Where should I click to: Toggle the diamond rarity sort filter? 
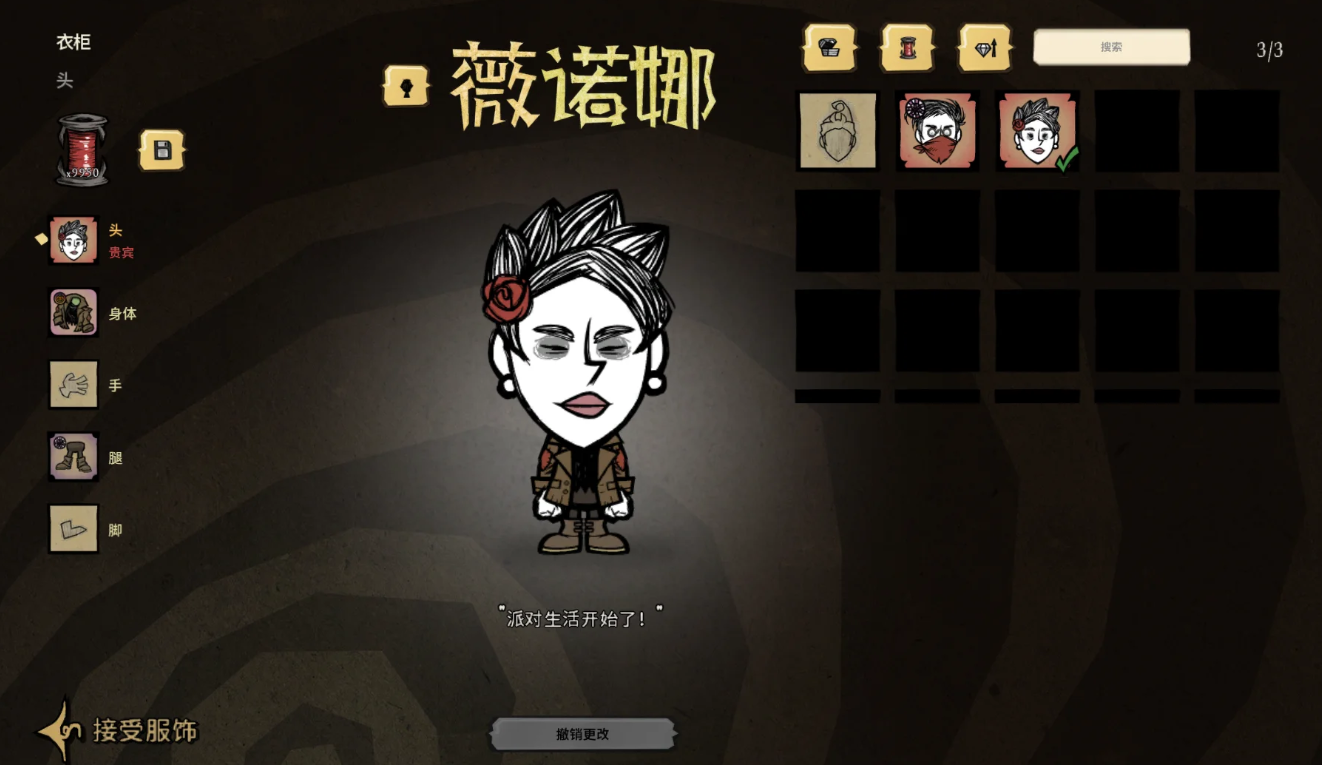pos(983,47)
